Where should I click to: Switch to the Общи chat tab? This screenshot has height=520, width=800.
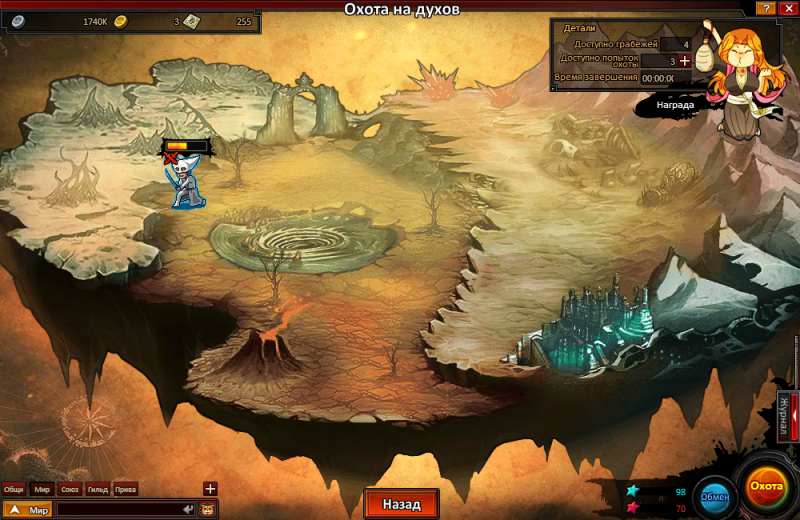(14, 489)
